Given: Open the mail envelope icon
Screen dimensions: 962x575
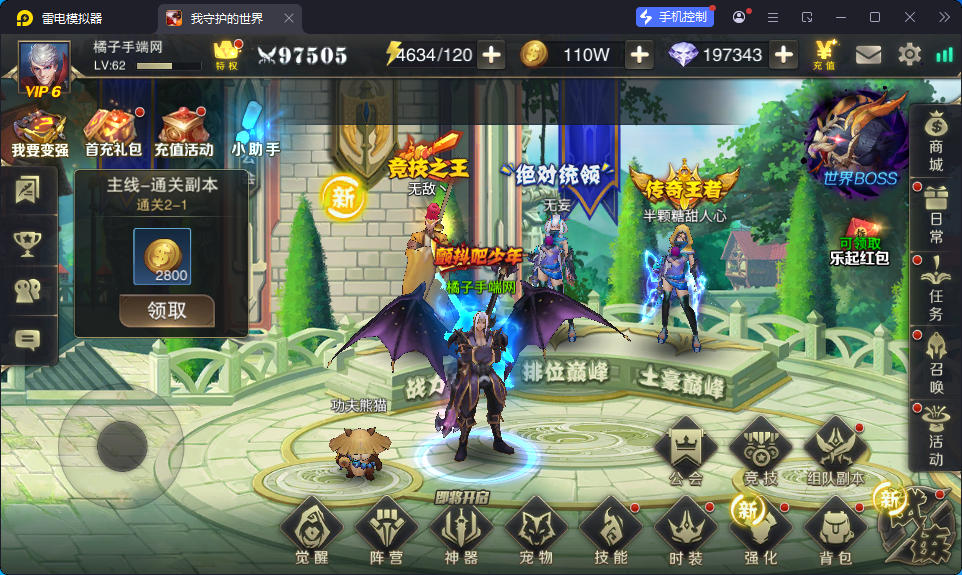Looking at the screenshot, I should [868, 54].
